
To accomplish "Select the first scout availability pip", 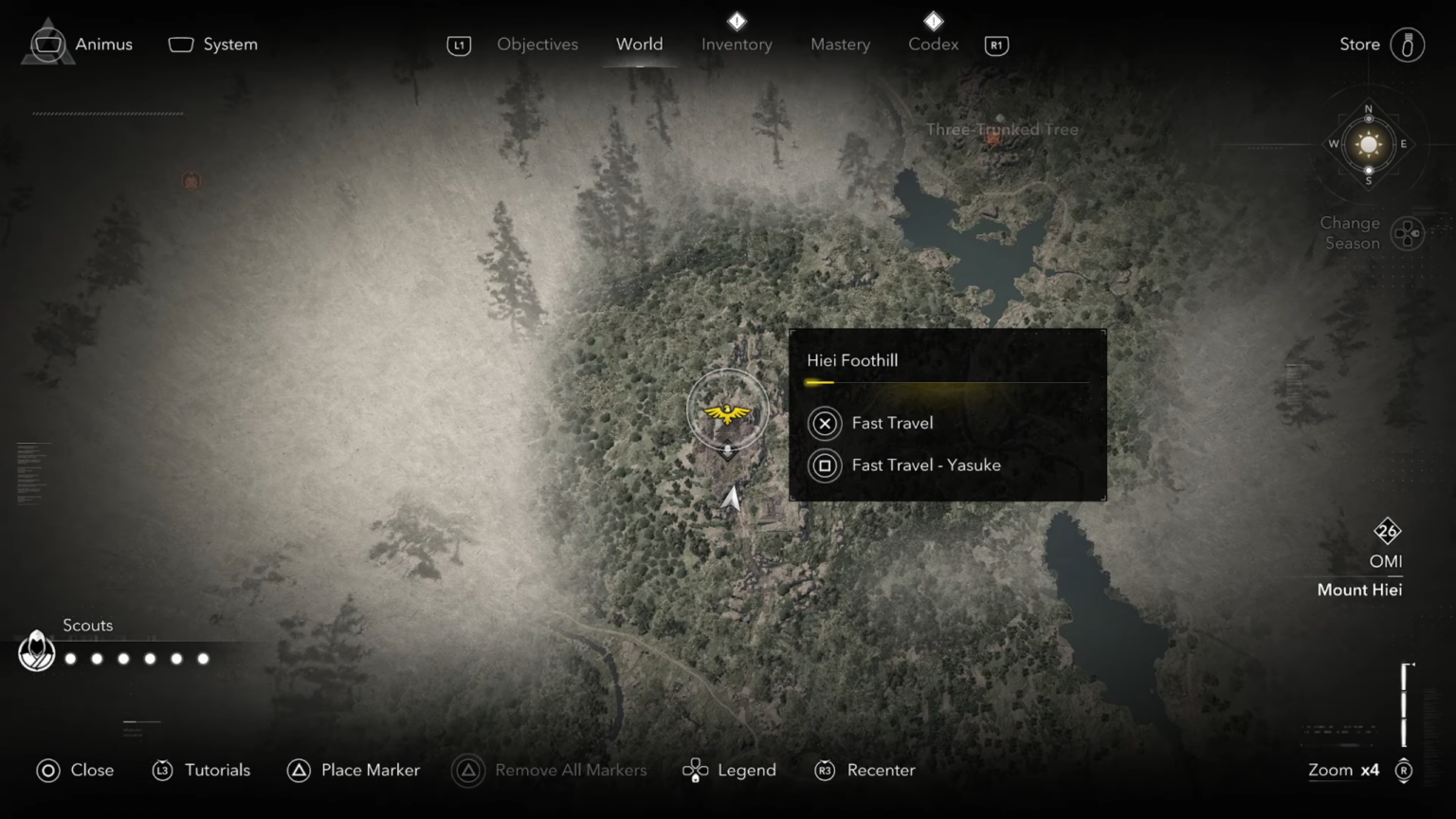I will pyautogui.click(x=70, y=658).
